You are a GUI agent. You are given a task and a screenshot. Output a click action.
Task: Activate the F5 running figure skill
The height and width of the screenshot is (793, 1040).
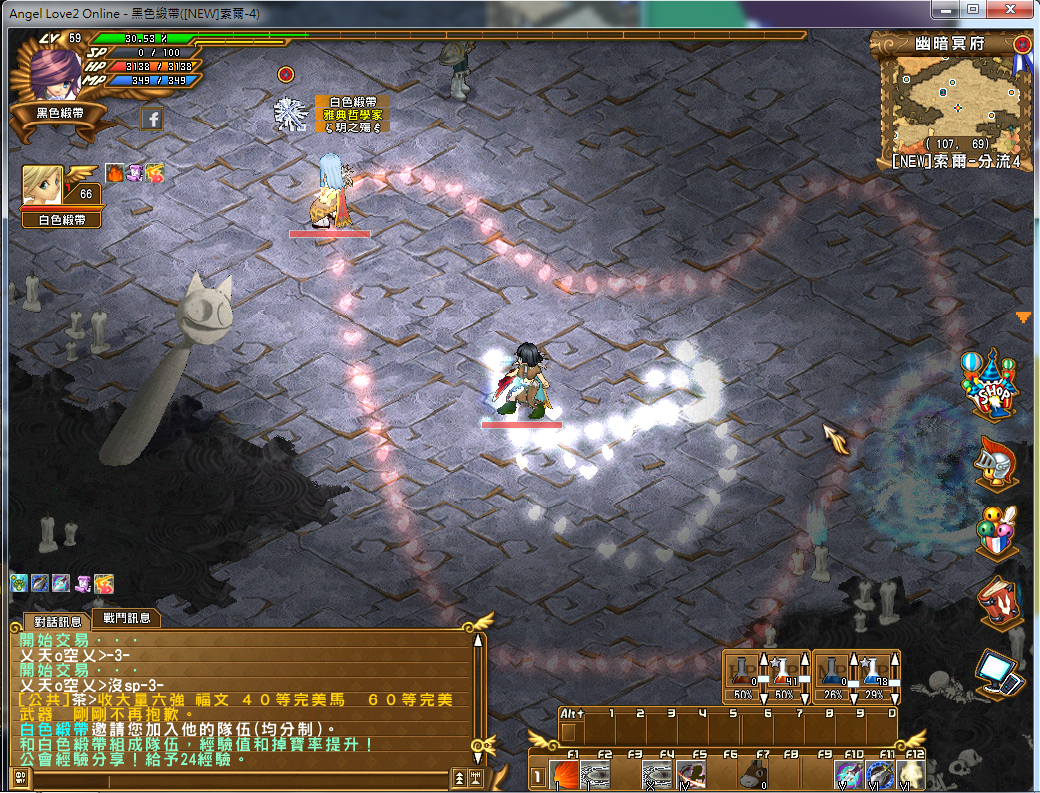(x=690, y=775)
